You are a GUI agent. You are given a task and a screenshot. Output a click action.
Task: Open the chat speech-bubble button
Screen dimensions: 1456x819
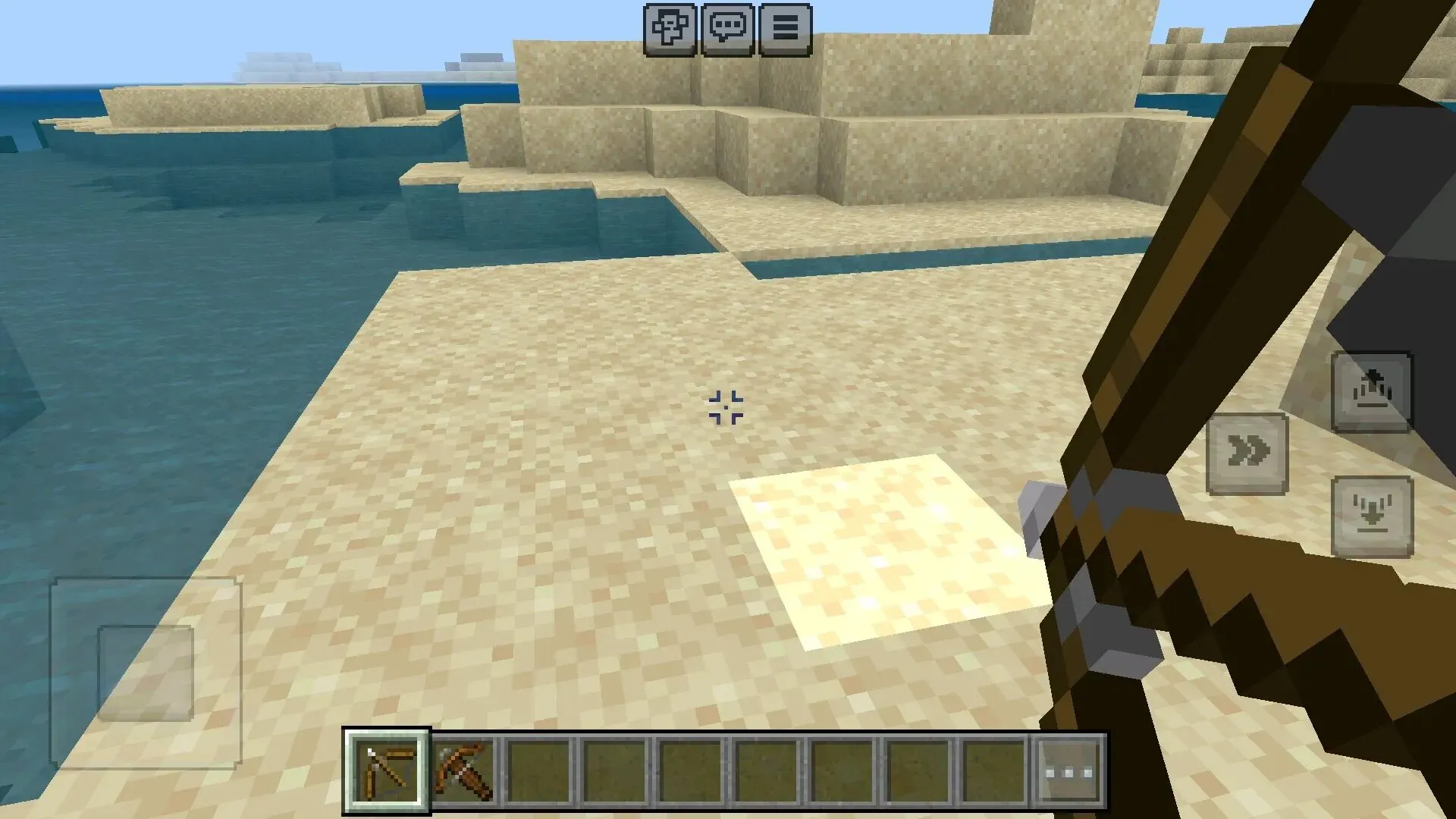[727, 30]
